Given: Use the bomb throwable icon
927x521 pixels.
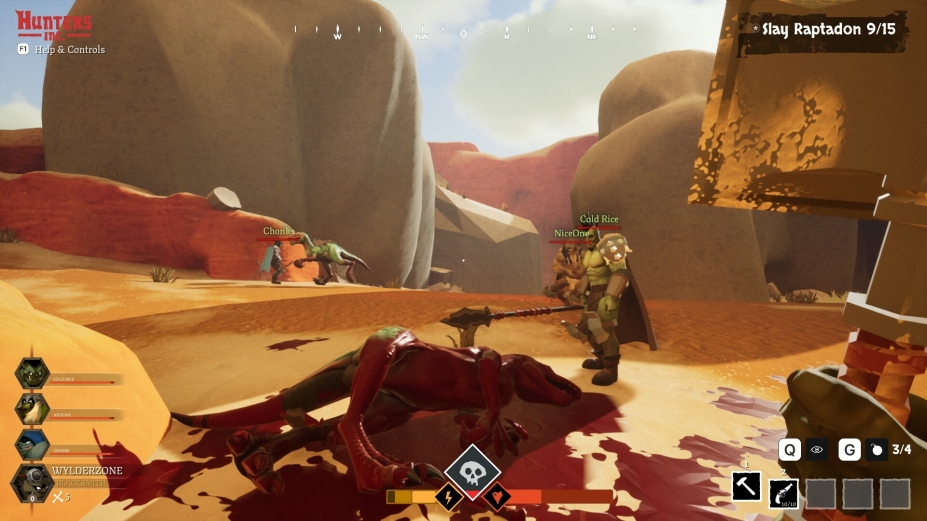Looking at the screenshot, I should tap(877, 450).
